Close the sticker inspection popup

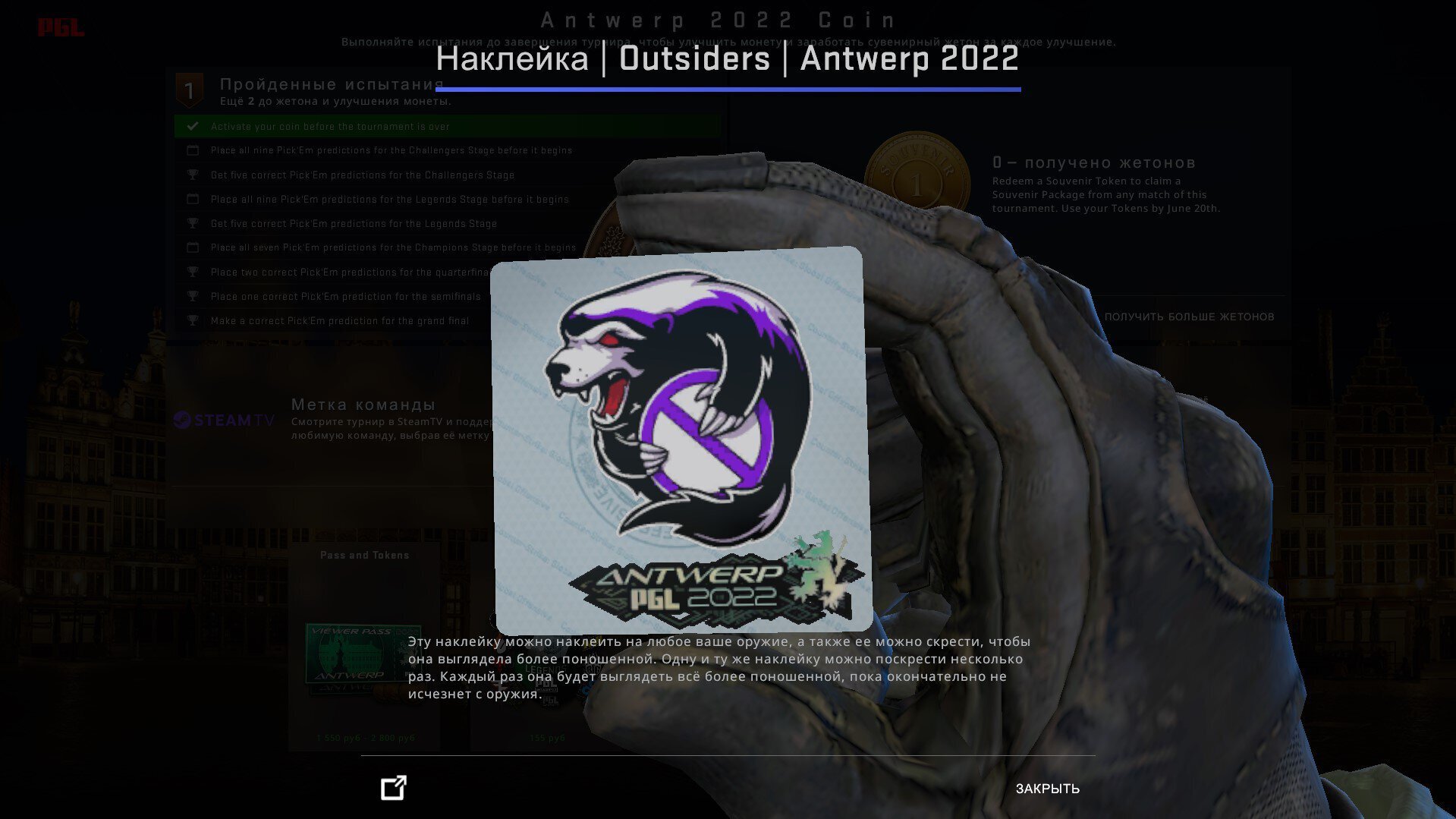[x=1047, y=789]
